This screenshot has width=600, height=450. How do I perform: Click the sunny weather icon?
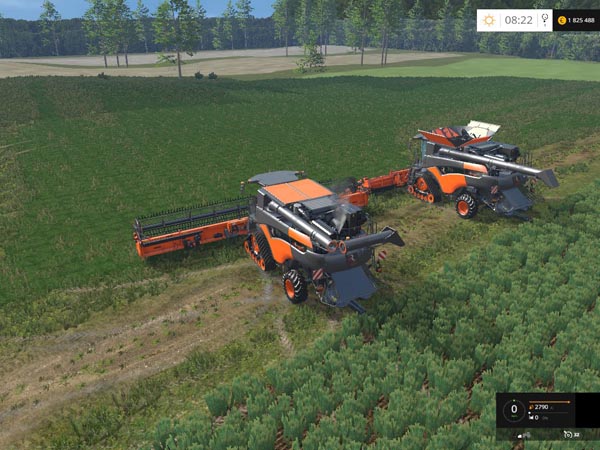click(x=489, y=19)
